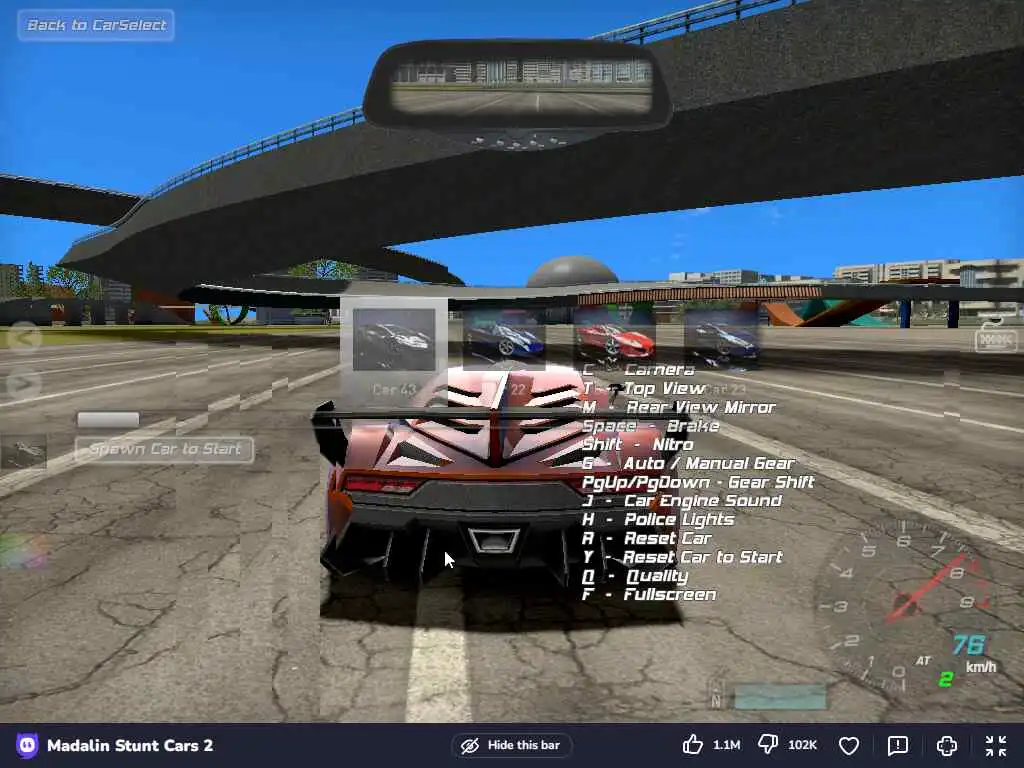This screenshot has height=768, width=1024.
Task: Click the round right-arrow button
Action: [23, 383]
